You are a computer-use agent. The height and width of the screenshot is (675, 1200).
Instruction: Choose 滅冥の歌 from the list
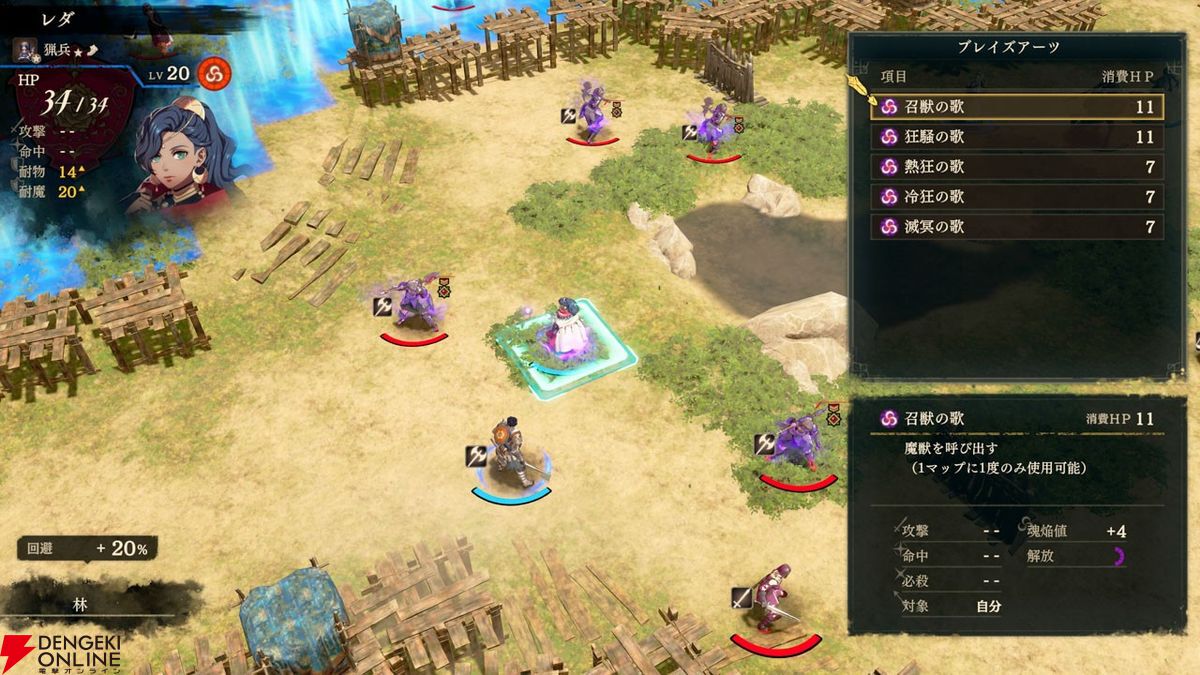coord(1016,227)
